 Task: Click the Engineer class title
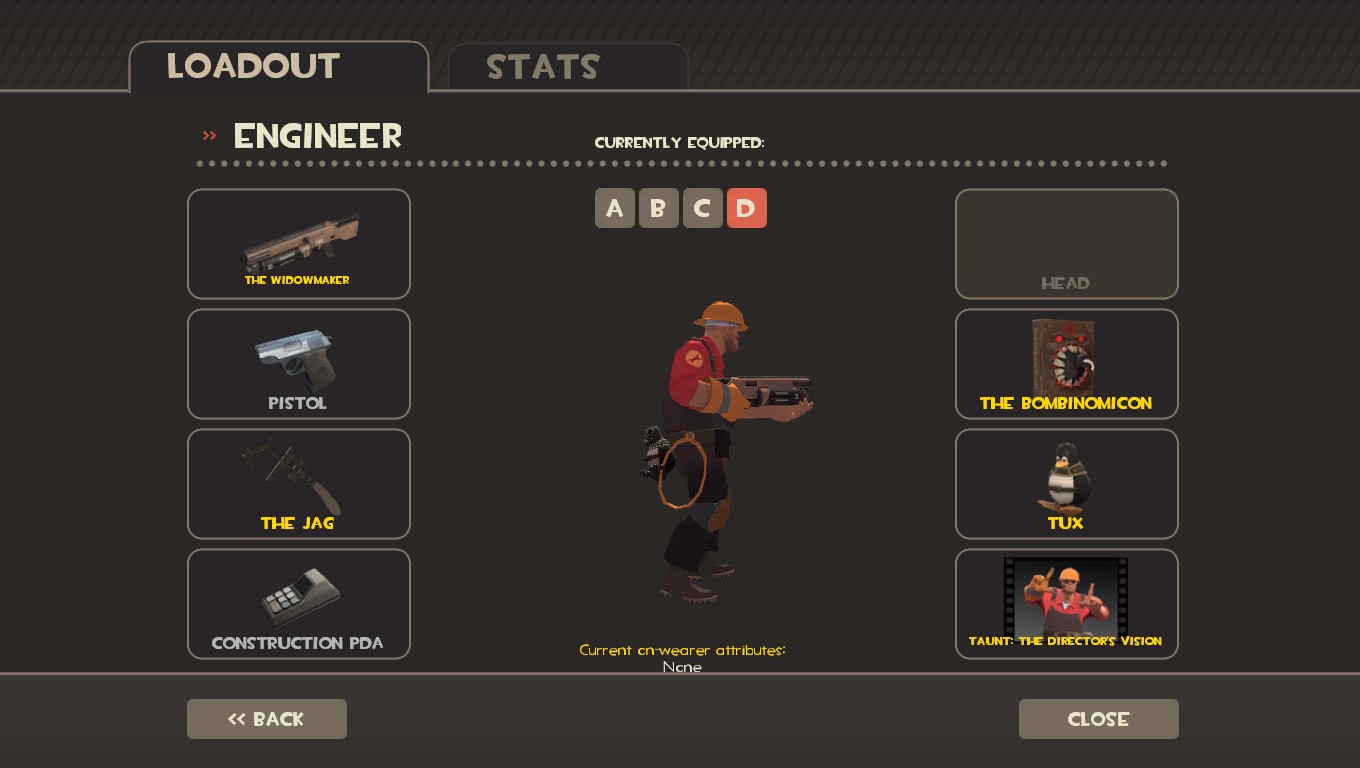click(x=317, y=136)
